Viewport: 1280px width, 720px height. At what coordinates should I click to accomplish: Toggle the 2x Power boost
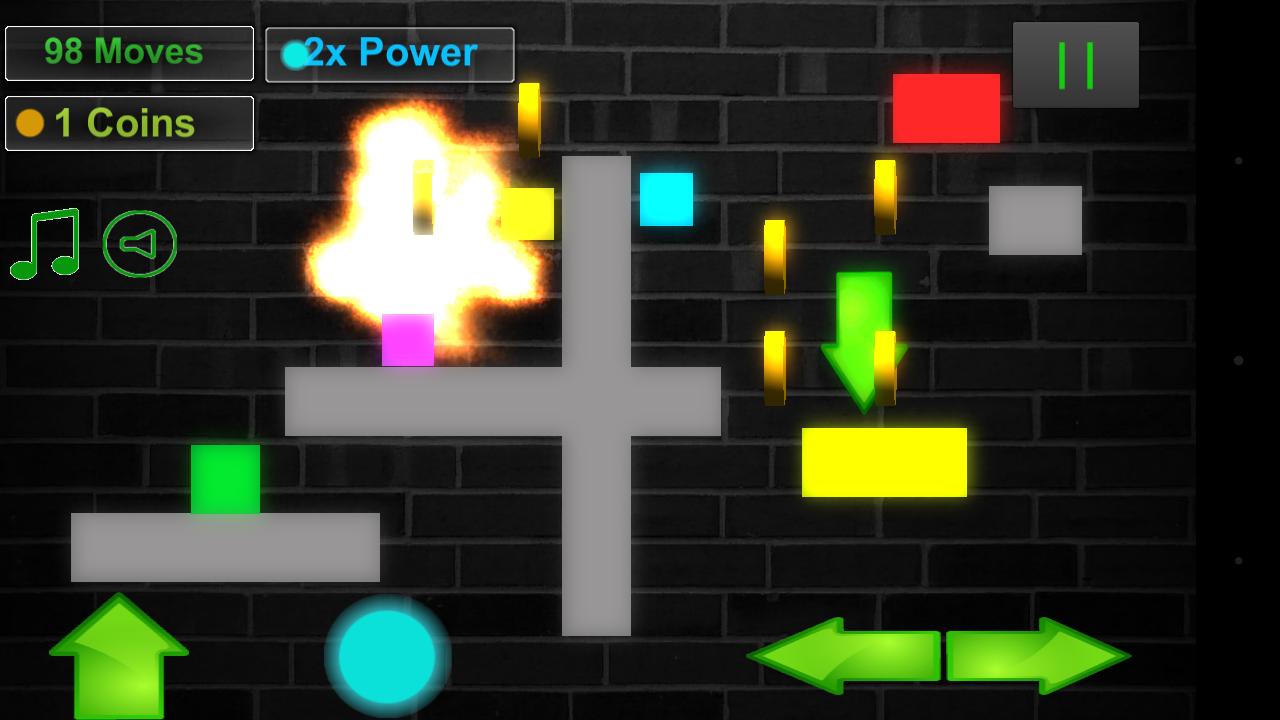pos(389,54)
